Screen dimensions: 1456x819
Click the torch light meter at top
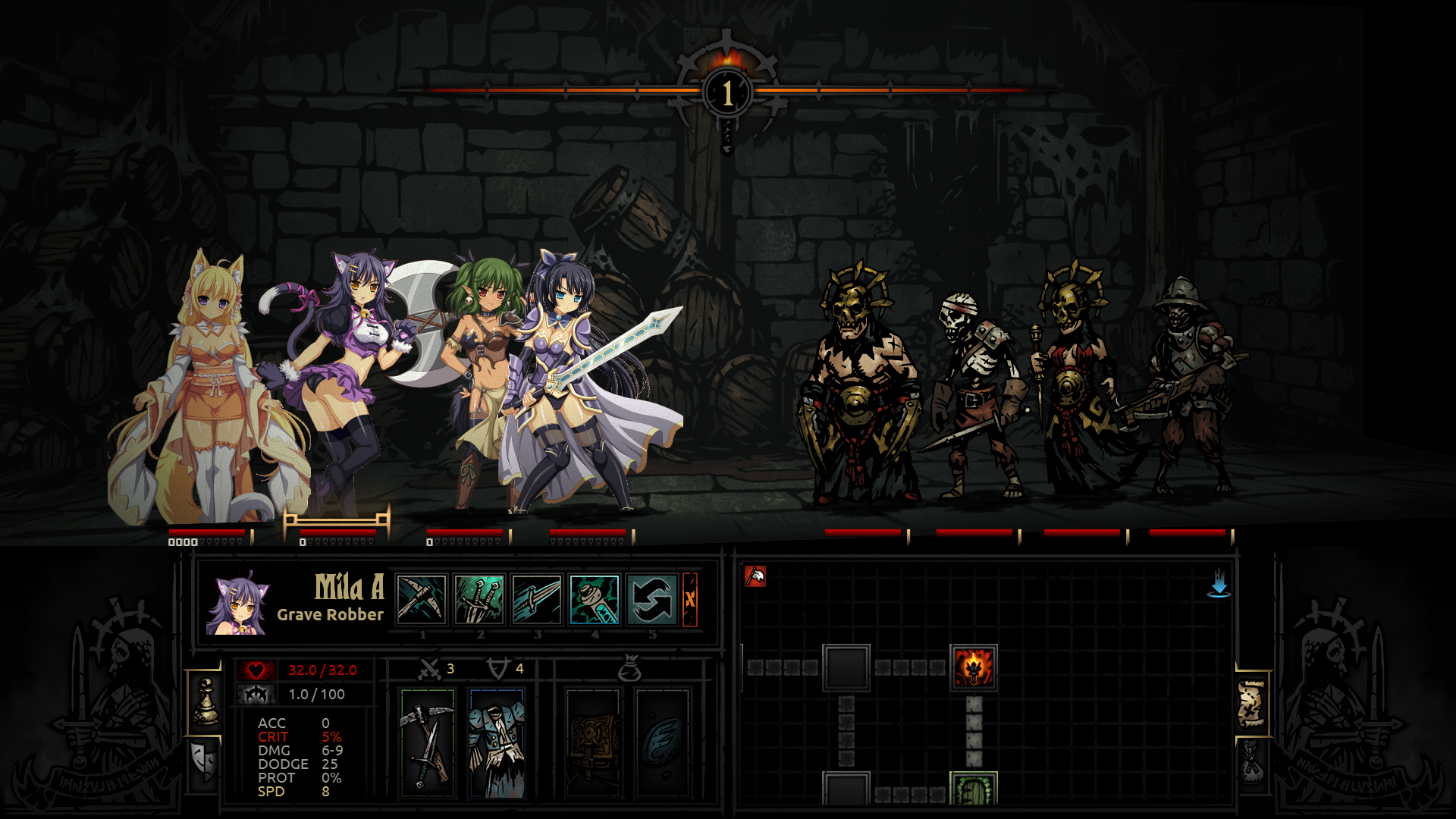pos(727,93)
